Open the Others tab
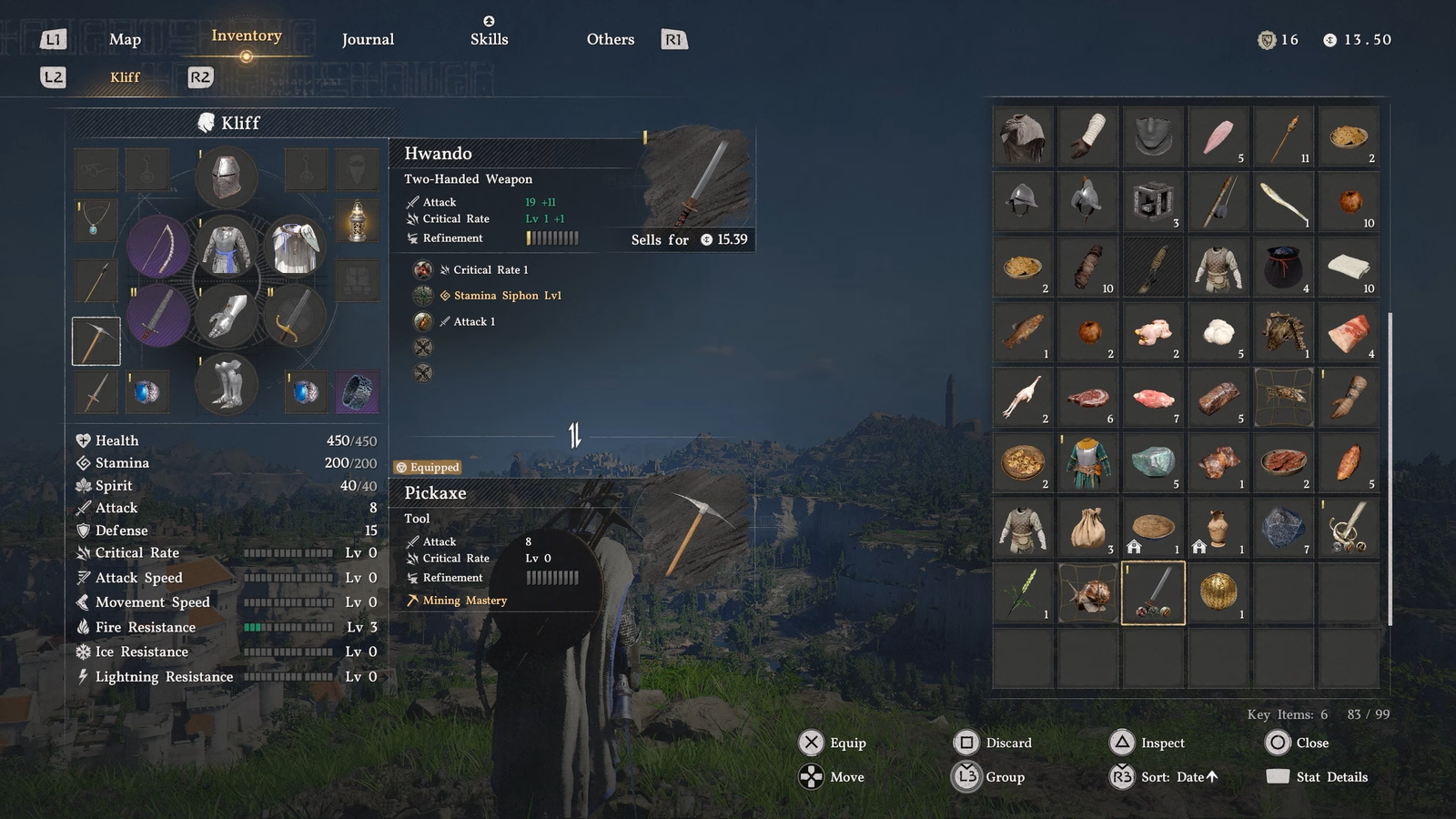1456x819 pixels. [x=610, y=39]
